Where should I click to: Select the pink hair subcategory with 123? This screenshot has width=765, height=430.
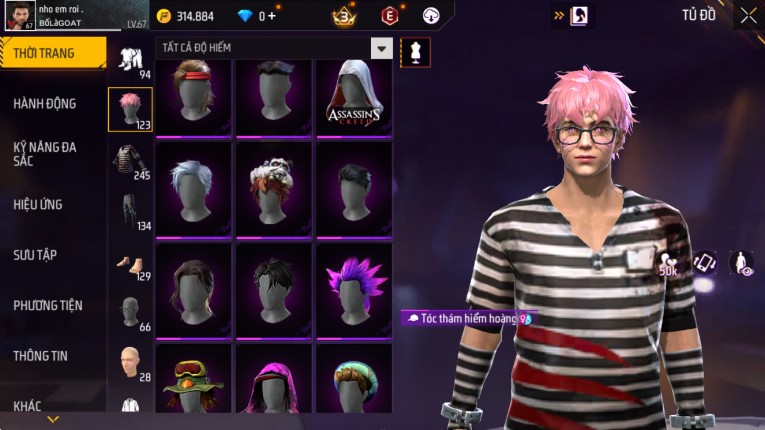[130, 110]
